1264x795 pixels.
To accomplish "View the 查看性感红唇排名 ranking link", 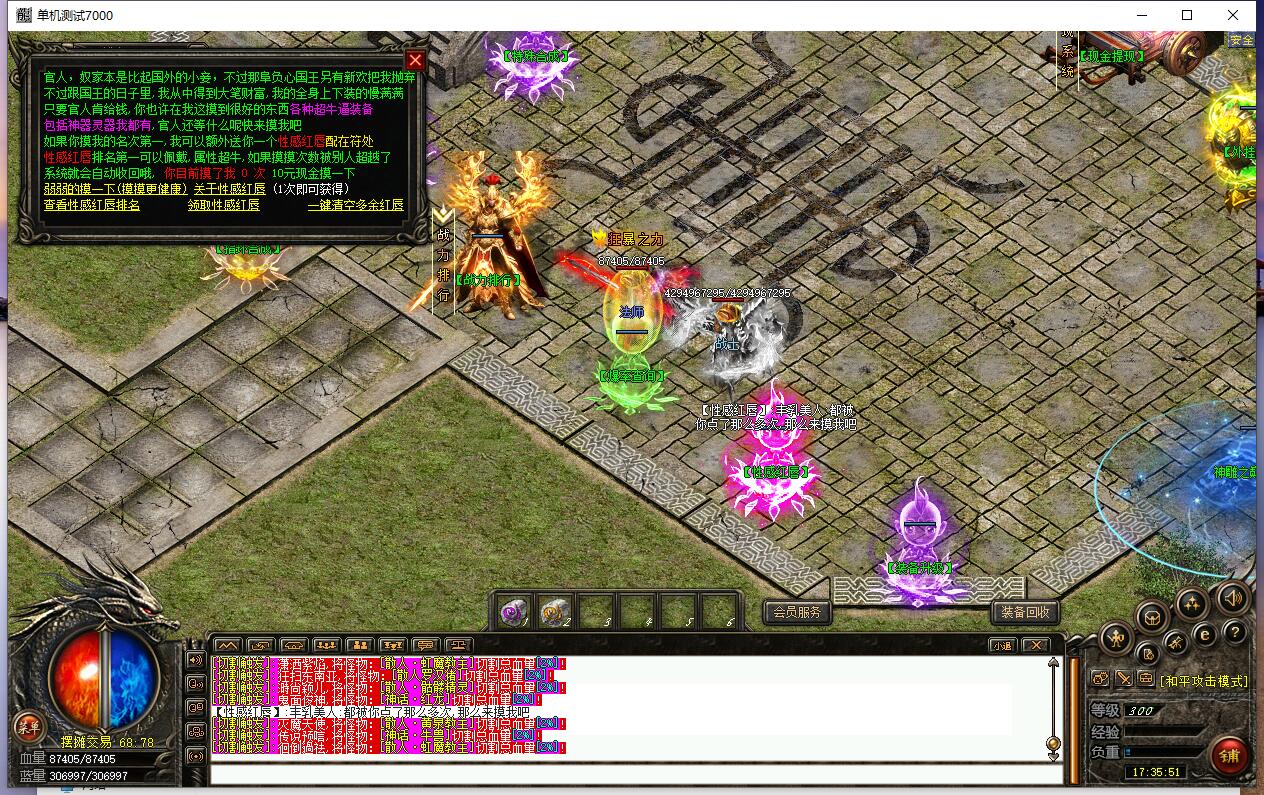I will point(92,205).
